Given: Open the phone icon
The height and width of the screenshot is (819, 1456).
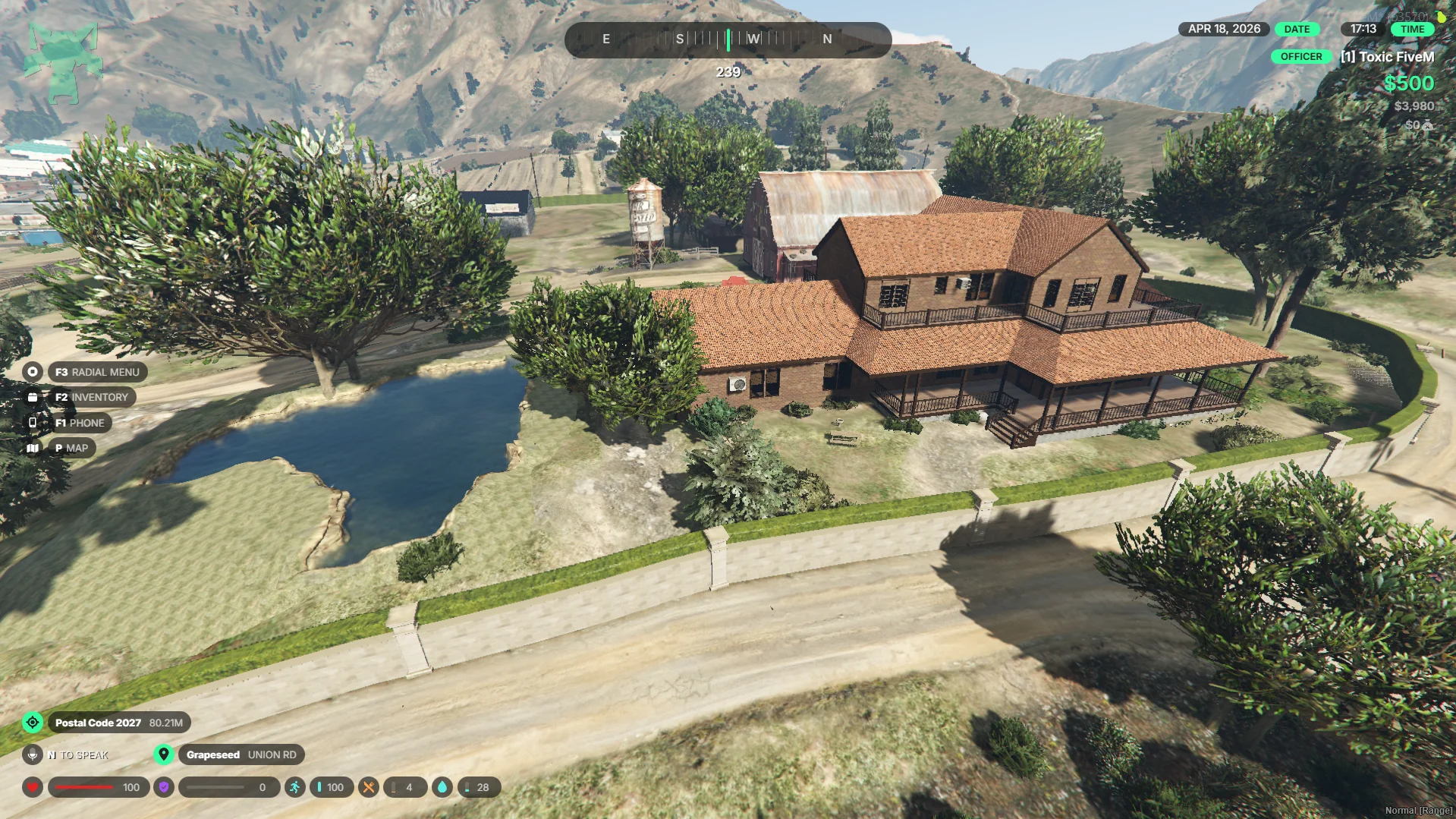Looking at the screenshot, I should (x=32, y=423).
